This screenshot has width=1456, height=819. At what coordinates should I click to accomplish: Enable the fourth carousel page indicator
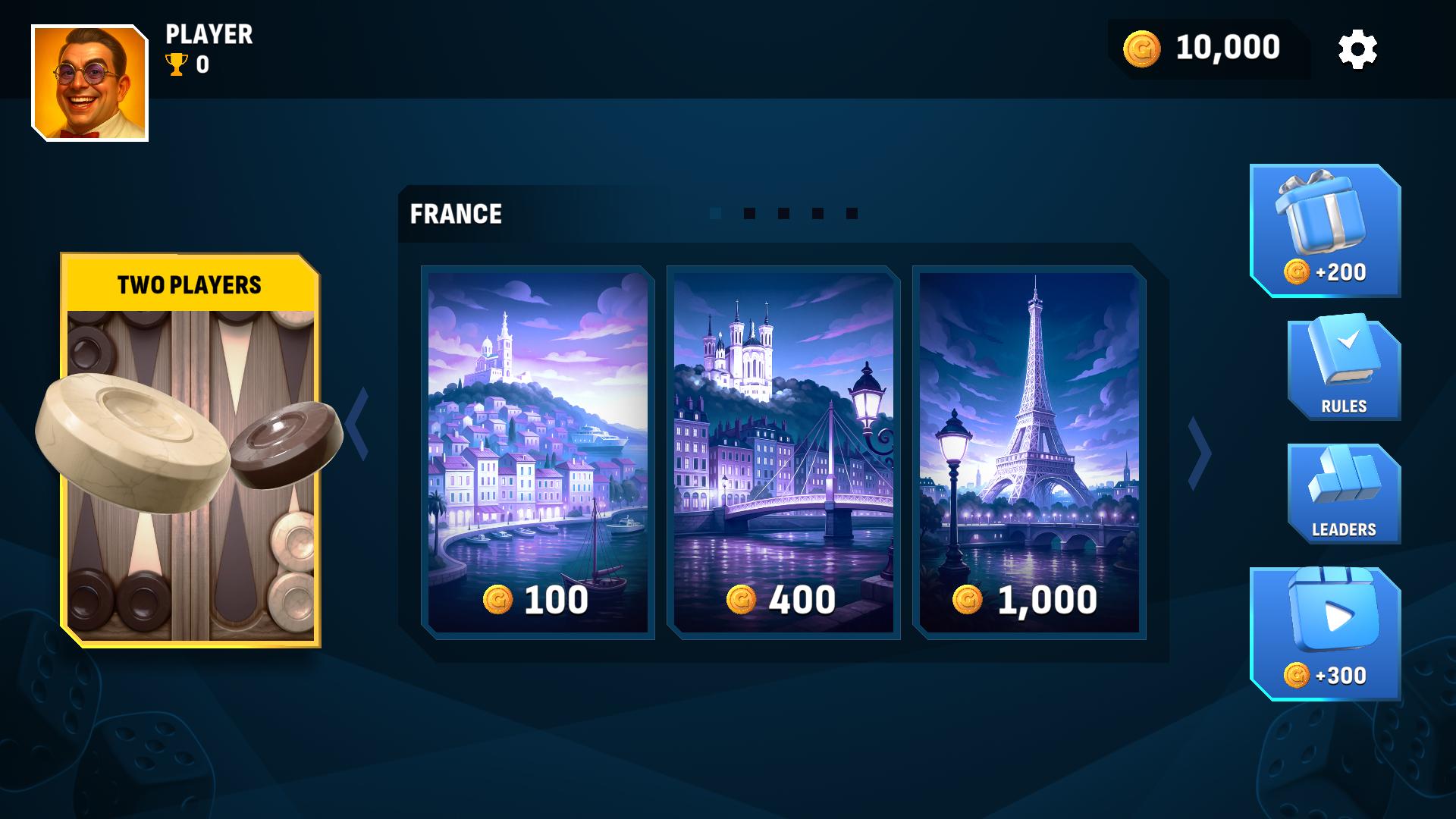click(817, 213)
